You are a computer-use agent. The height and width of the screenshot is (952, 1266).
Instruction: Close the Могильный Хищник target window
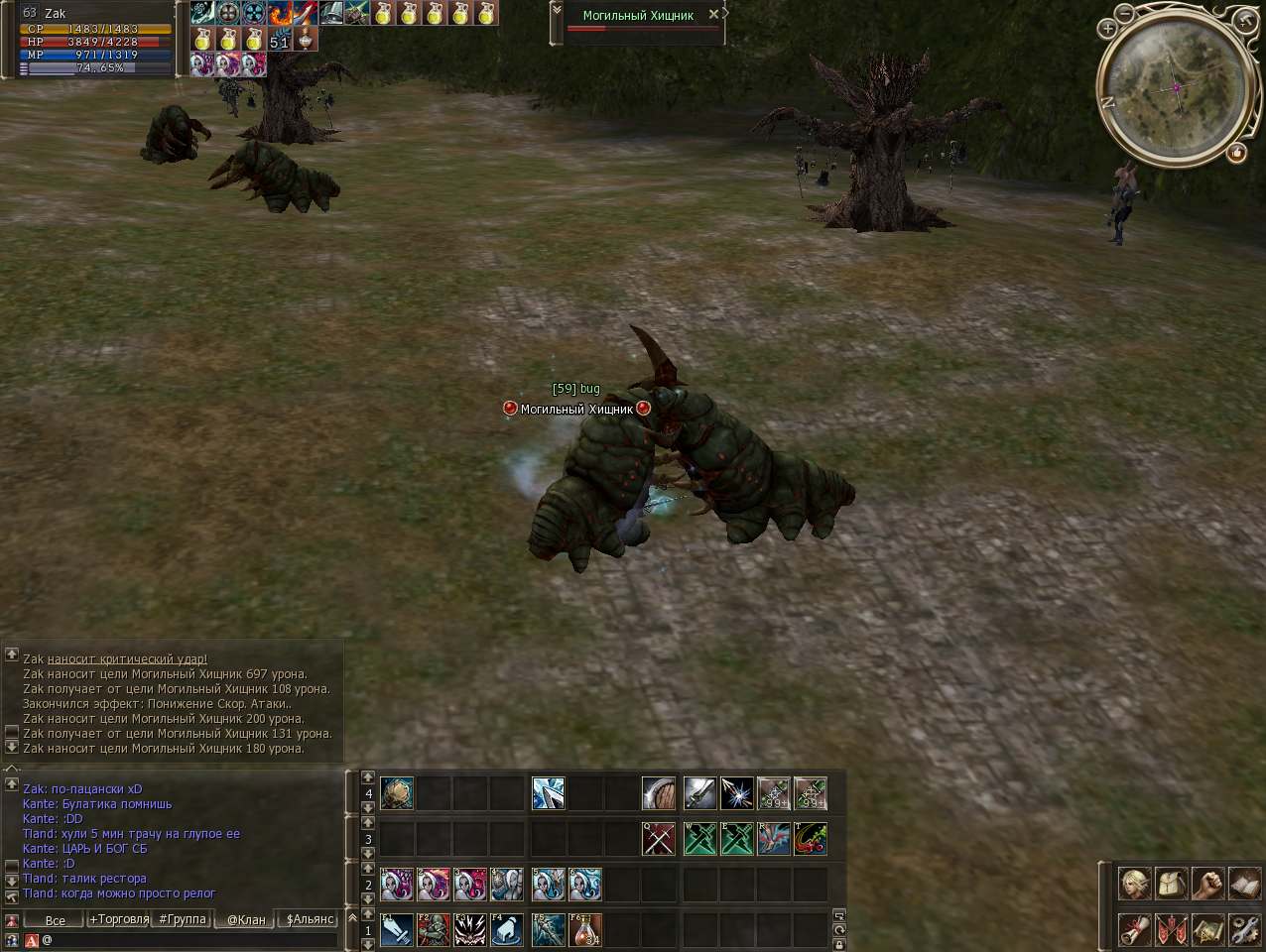click(713, 15)
